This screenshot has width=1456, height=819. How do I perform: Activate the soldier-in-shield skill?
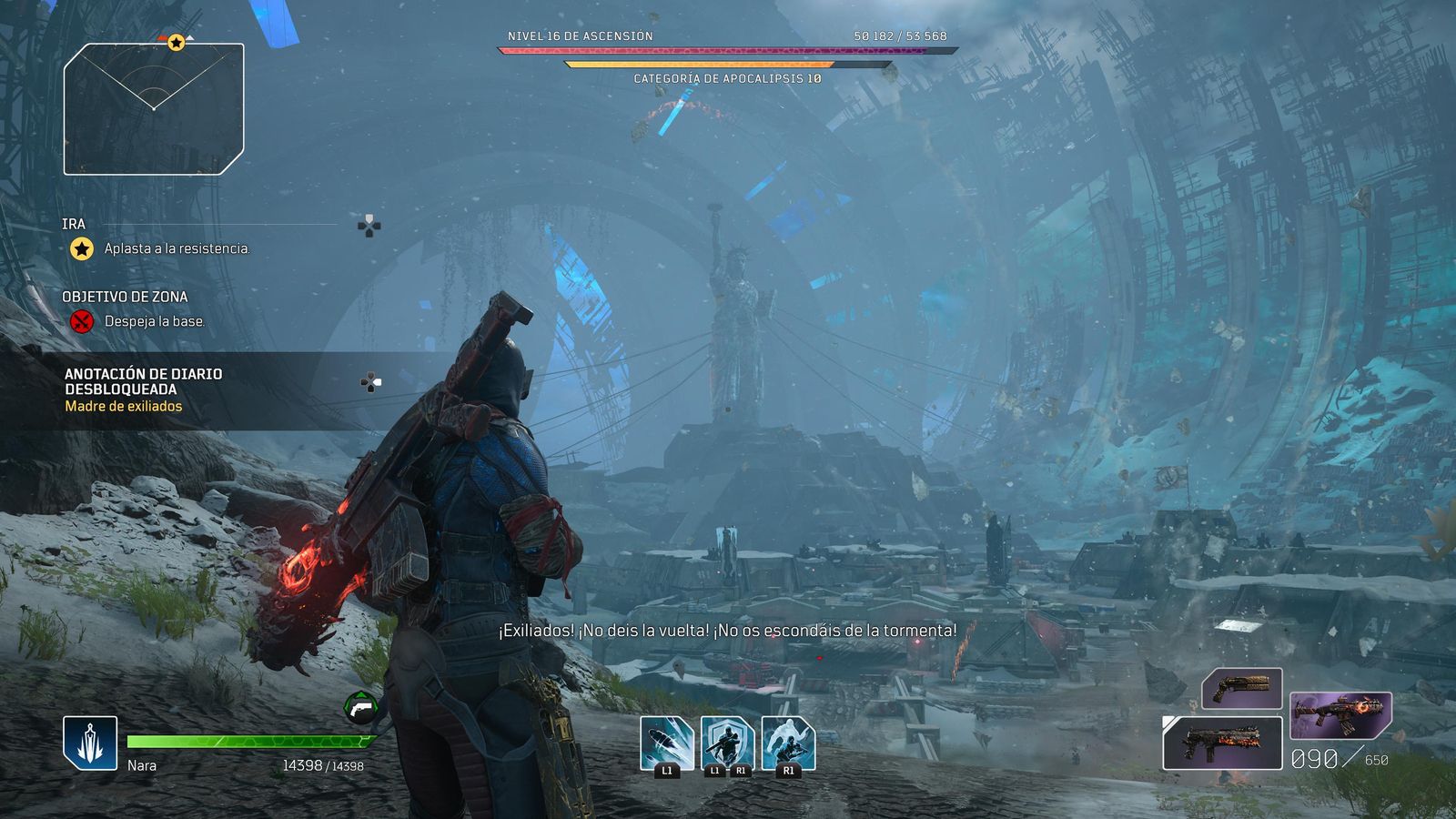tap(727, 743)
